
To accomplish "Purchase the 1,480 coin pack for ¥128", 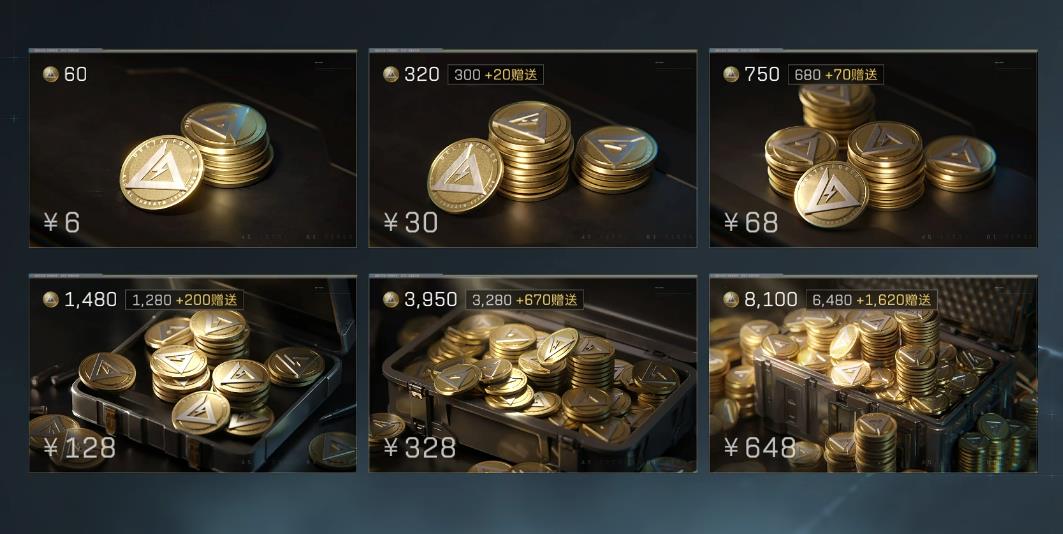I will pyautogui.click(x=192, y=374).
